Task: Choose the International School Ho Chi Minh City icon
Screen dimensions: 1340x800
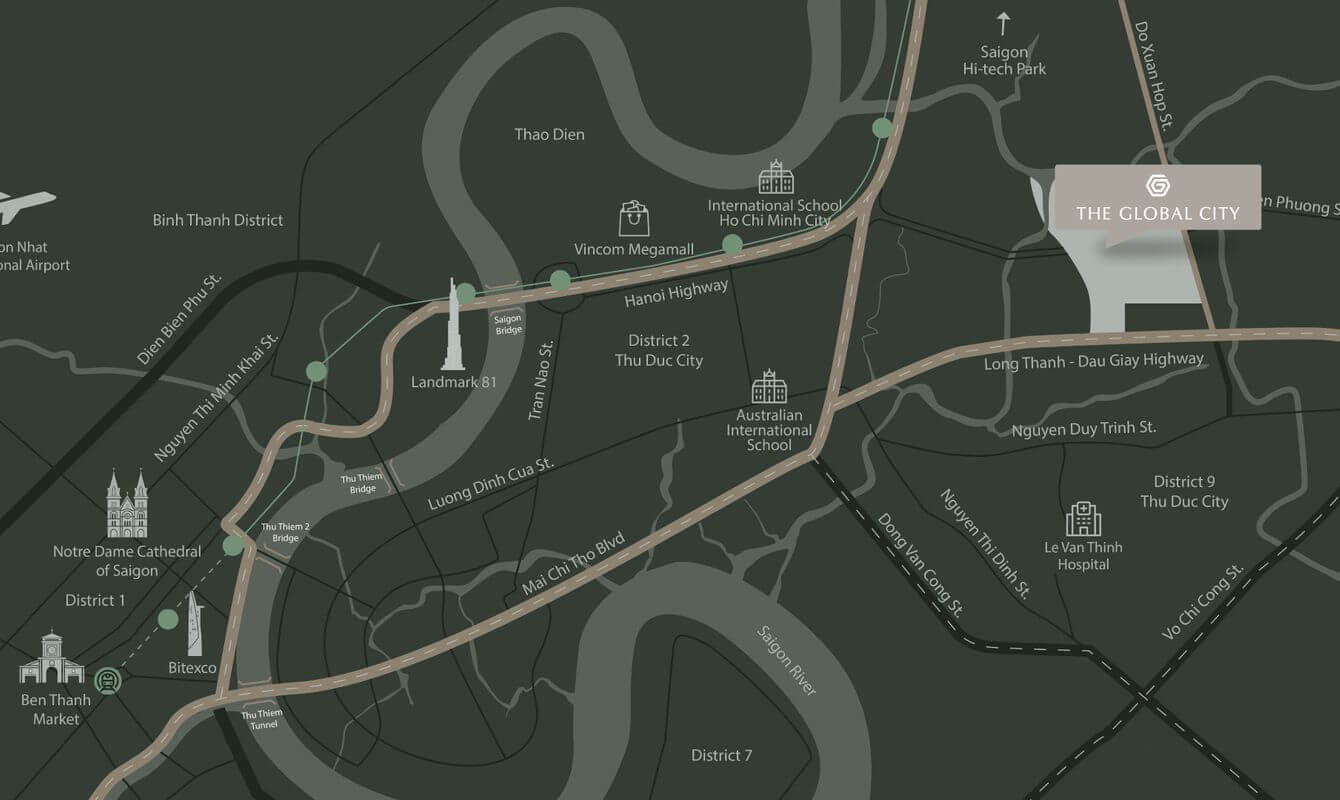Action: pos(775,177)
